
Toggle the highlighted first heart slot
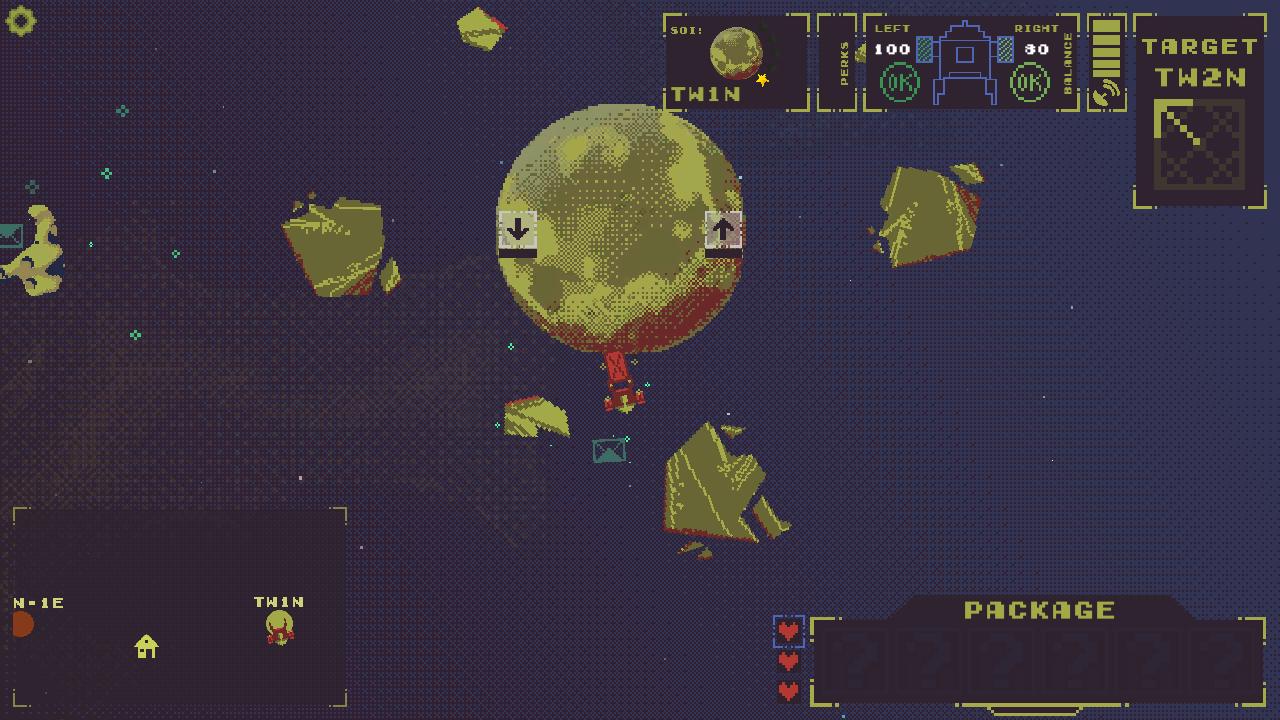tap(789, 630)
